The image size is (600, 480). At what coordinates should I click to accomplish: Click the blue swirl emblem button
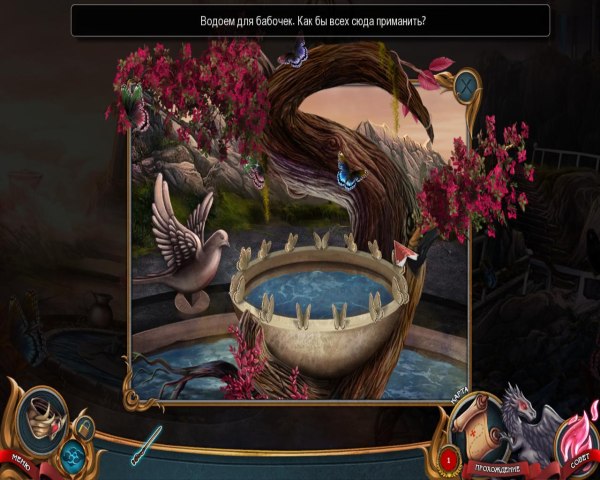(71, 455)
